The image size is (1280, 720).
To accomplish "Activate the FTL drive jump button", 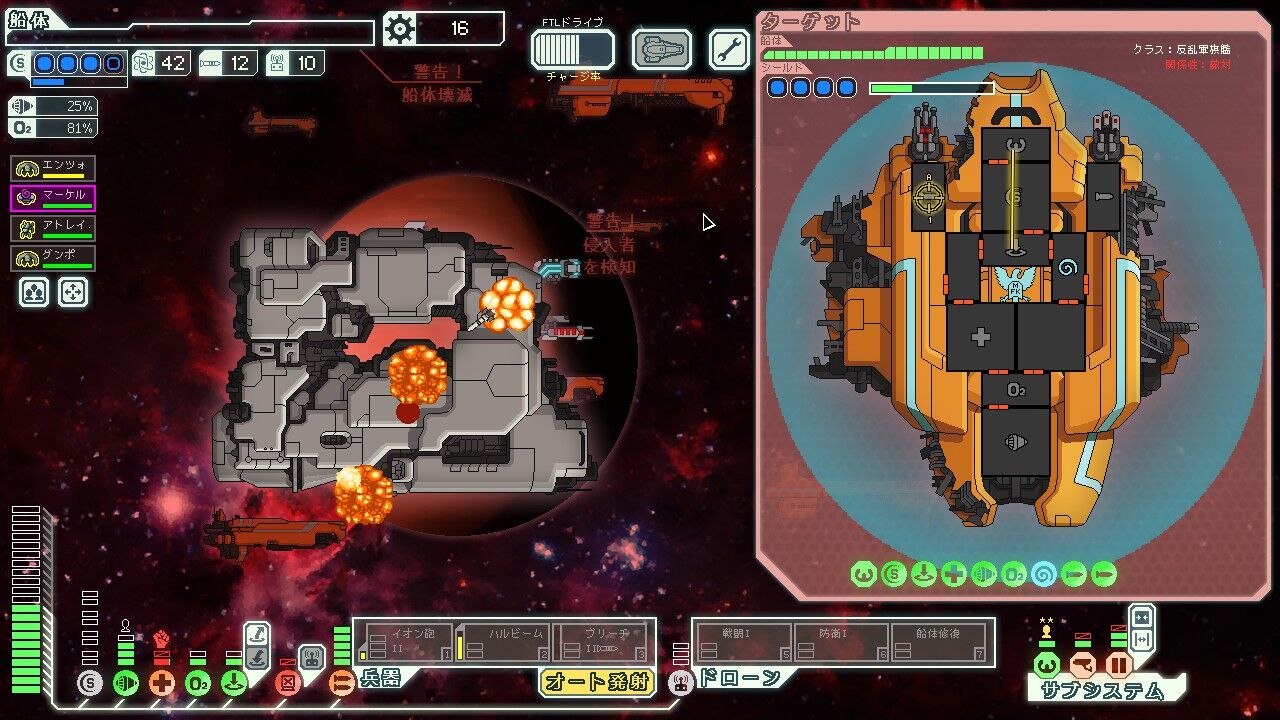I will click(x=572, y=49).
